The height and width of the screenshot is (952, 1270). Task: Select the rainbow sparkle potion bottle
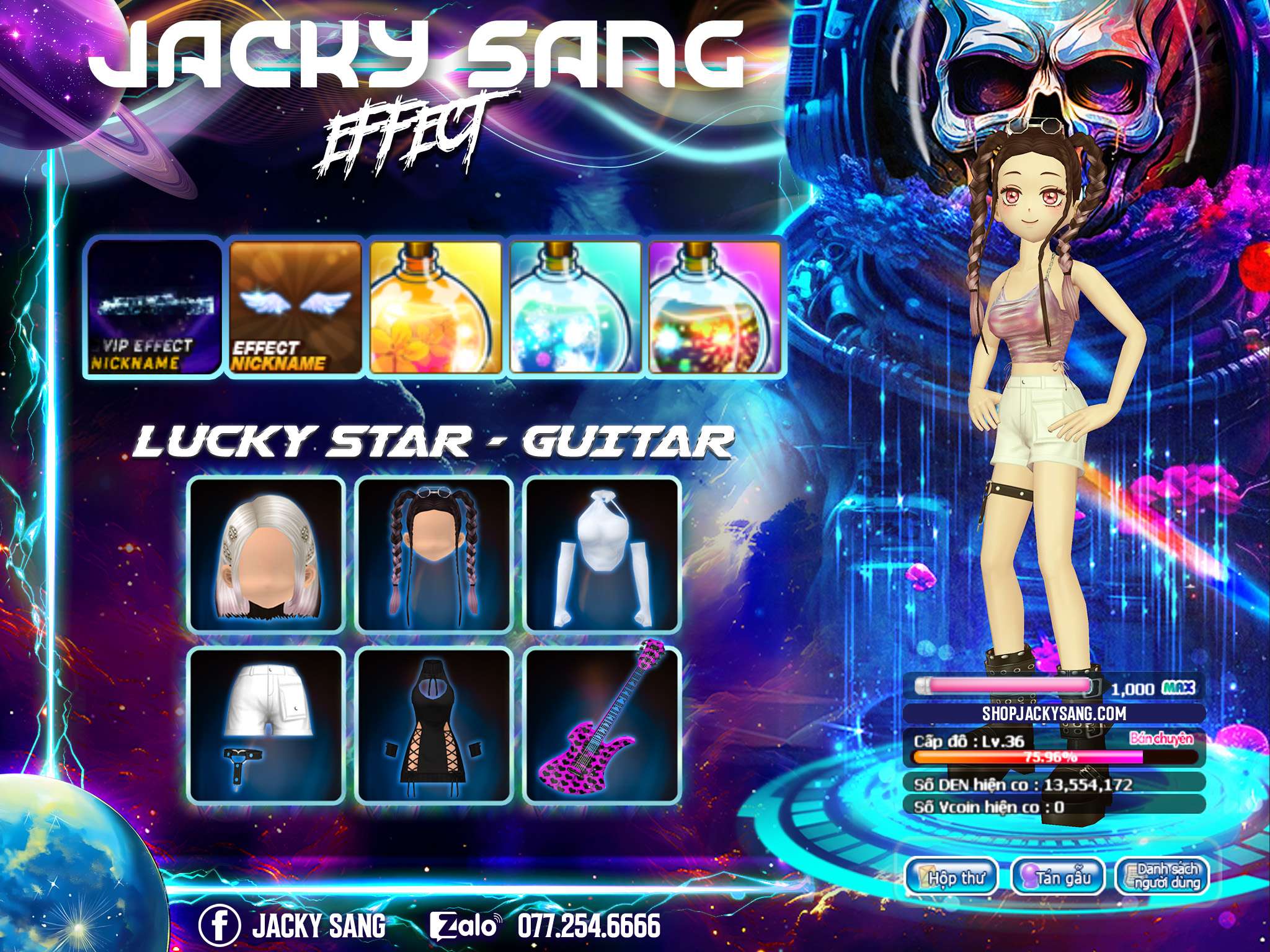[x=715, y=307]
